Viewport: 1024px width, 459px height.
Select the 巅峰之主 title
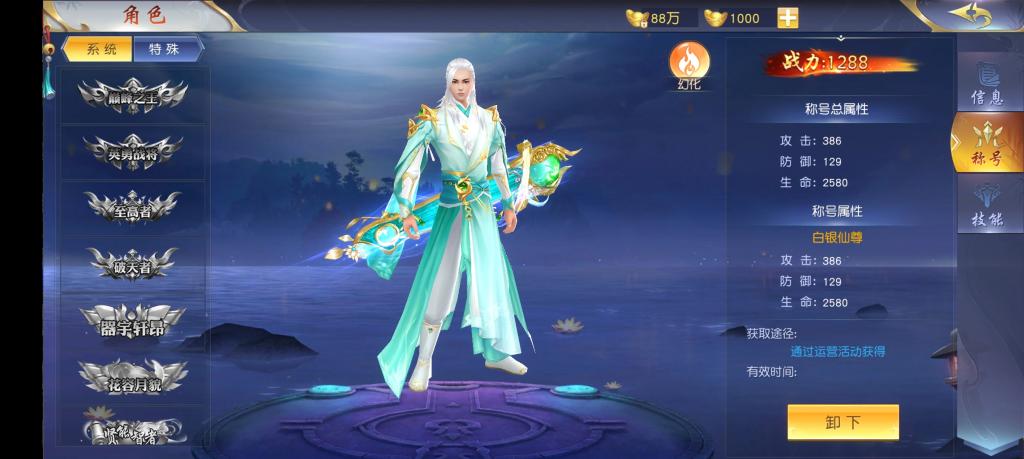pos(133,96)
